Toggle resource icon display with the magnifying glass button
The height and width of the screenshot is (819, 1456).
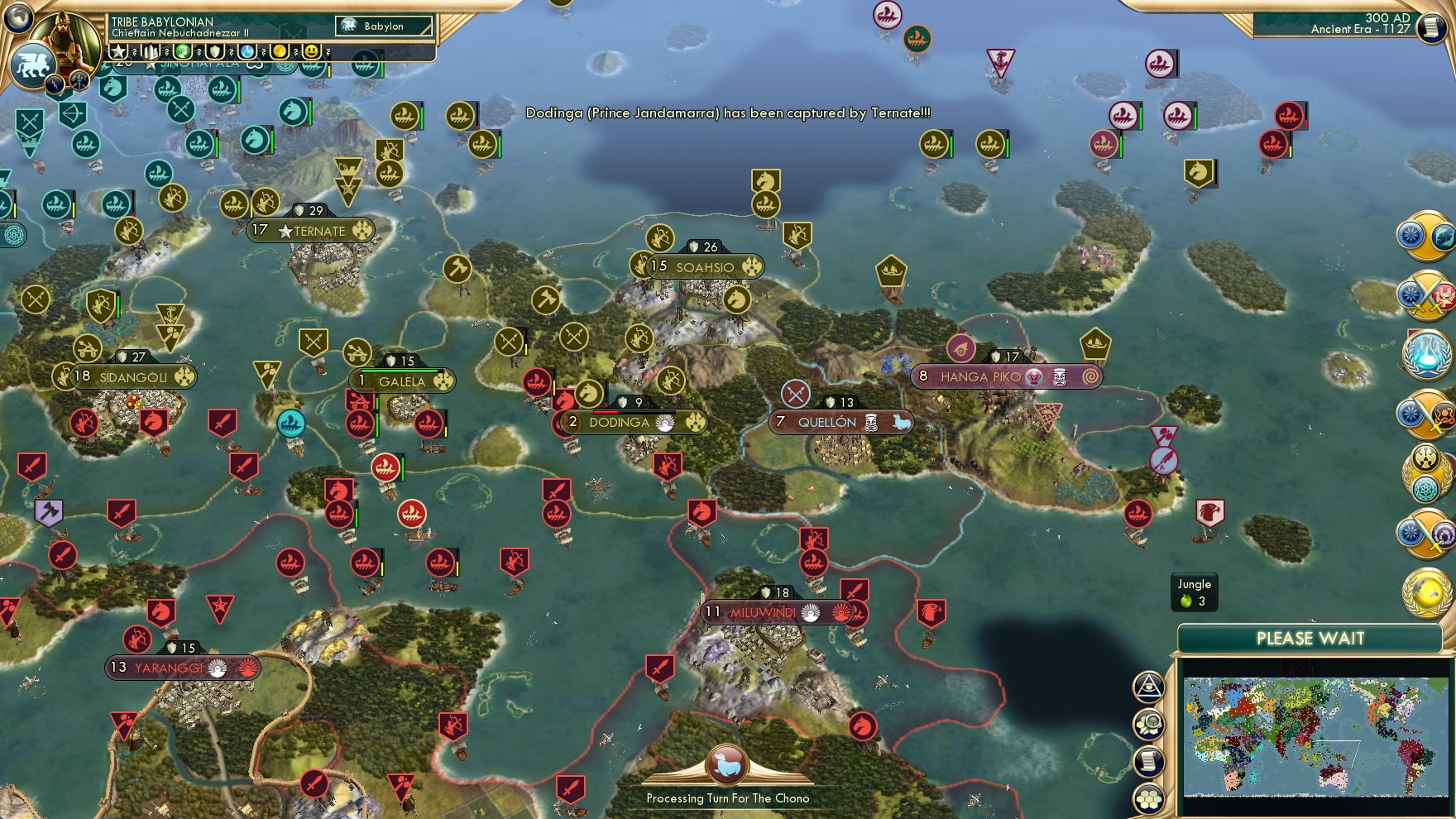pyautogui.click(x=1147, y=721)
